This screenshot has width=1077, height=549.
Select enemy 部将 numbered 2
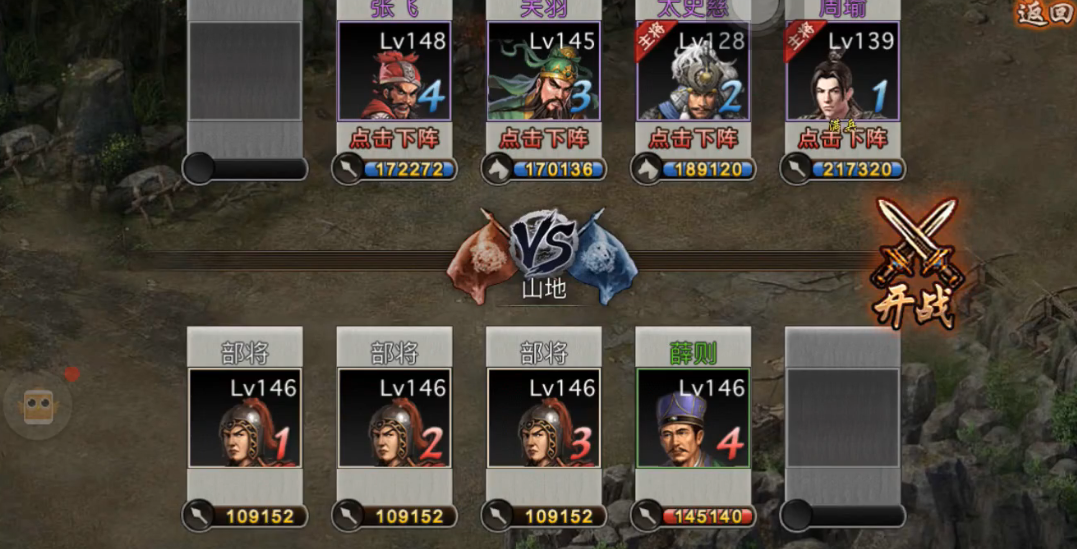click(394, 418)
